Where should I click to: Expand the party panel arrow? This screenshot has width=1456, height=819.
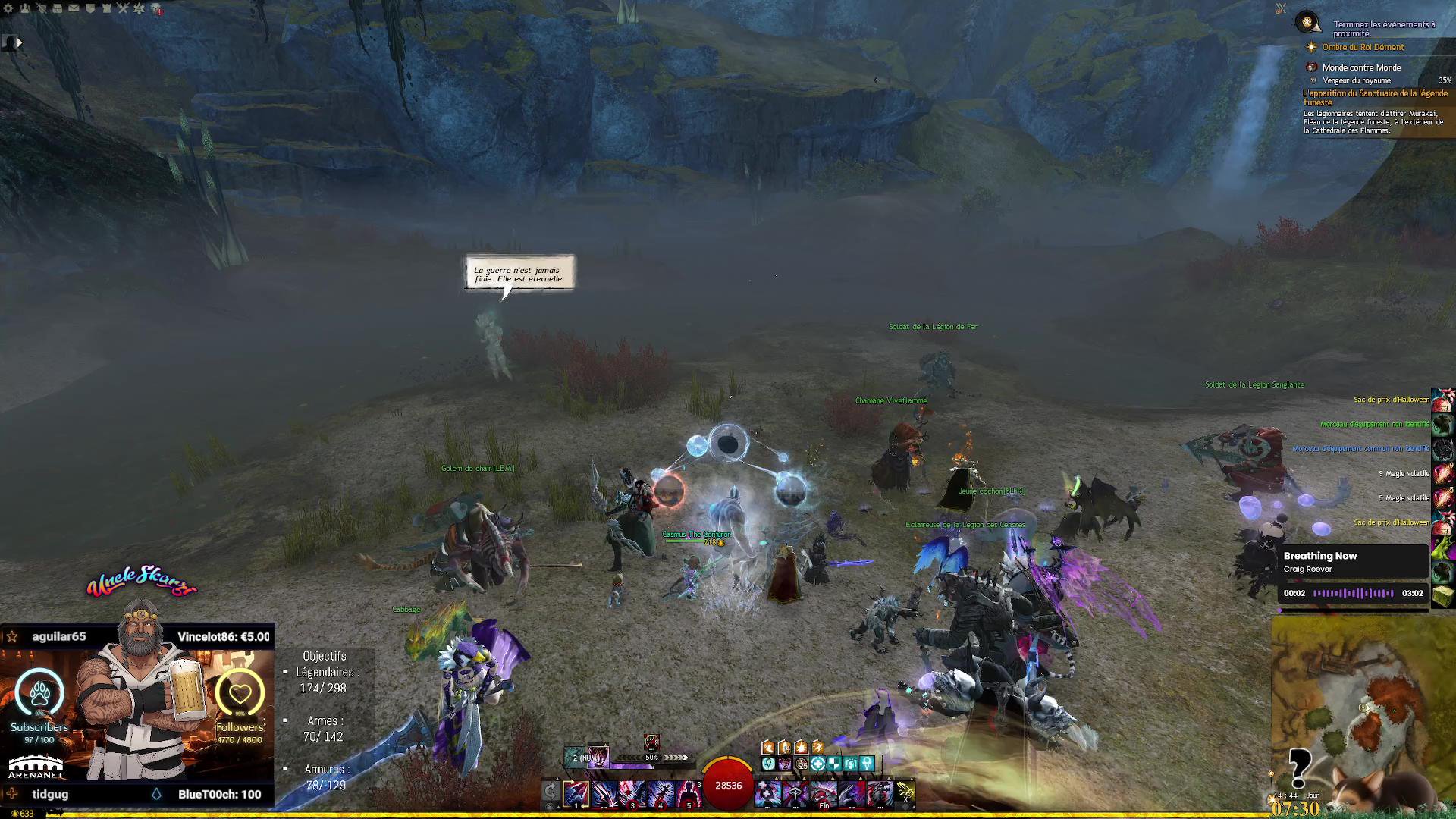click(20, 43)
